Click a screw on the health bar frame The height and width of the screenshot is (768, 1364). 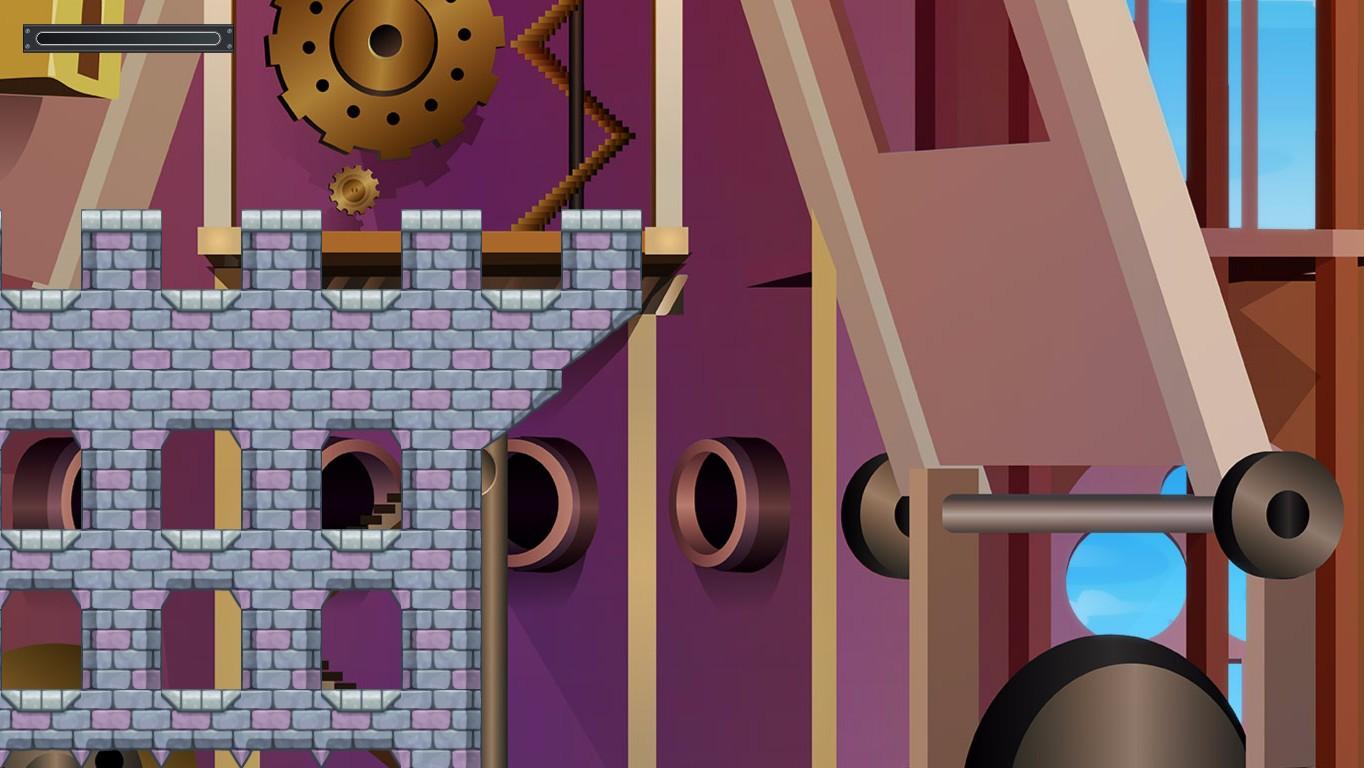(27, 29)
